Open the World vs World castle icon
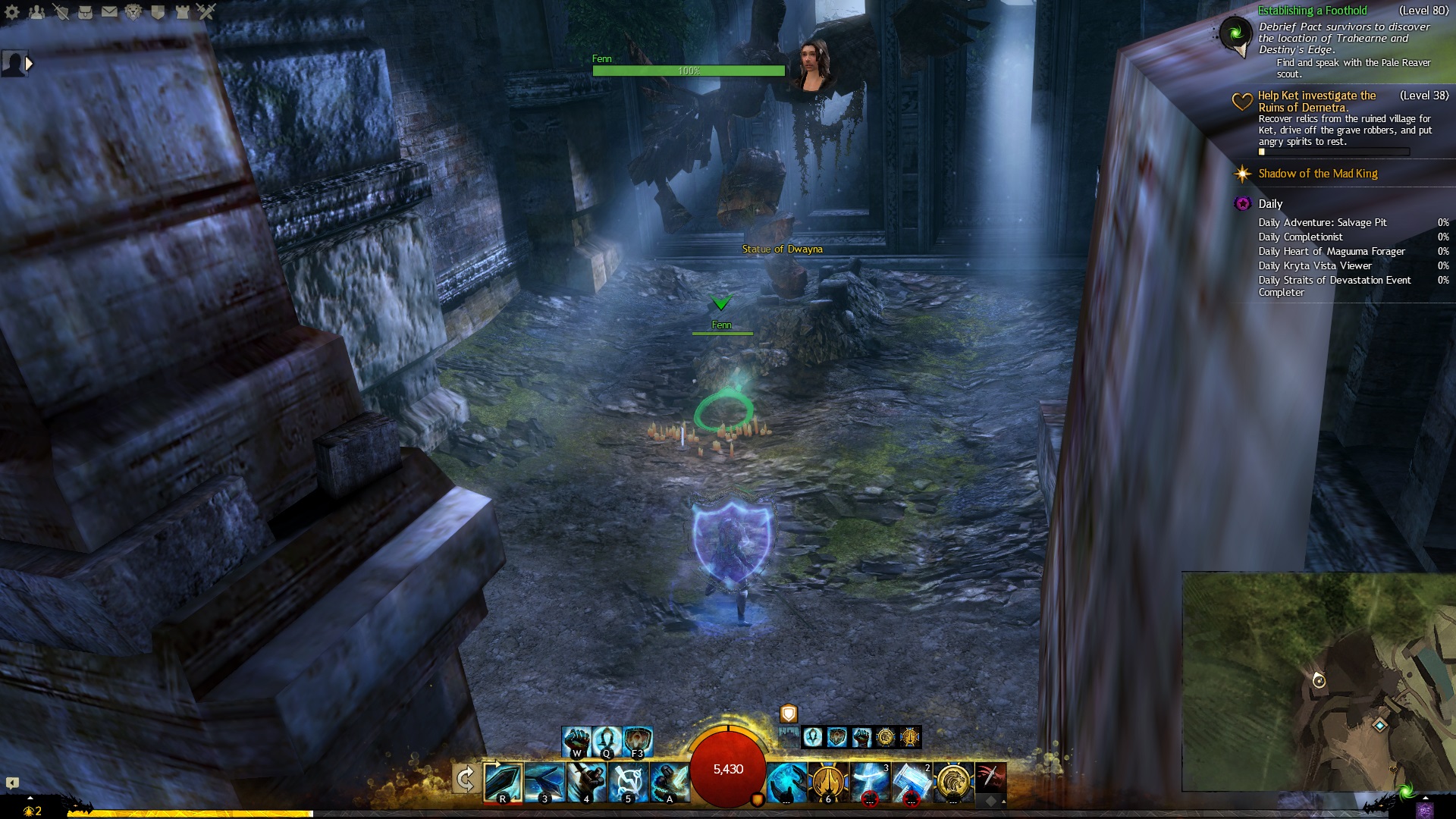Screen dimensions: 1456x819 point(182,11)
